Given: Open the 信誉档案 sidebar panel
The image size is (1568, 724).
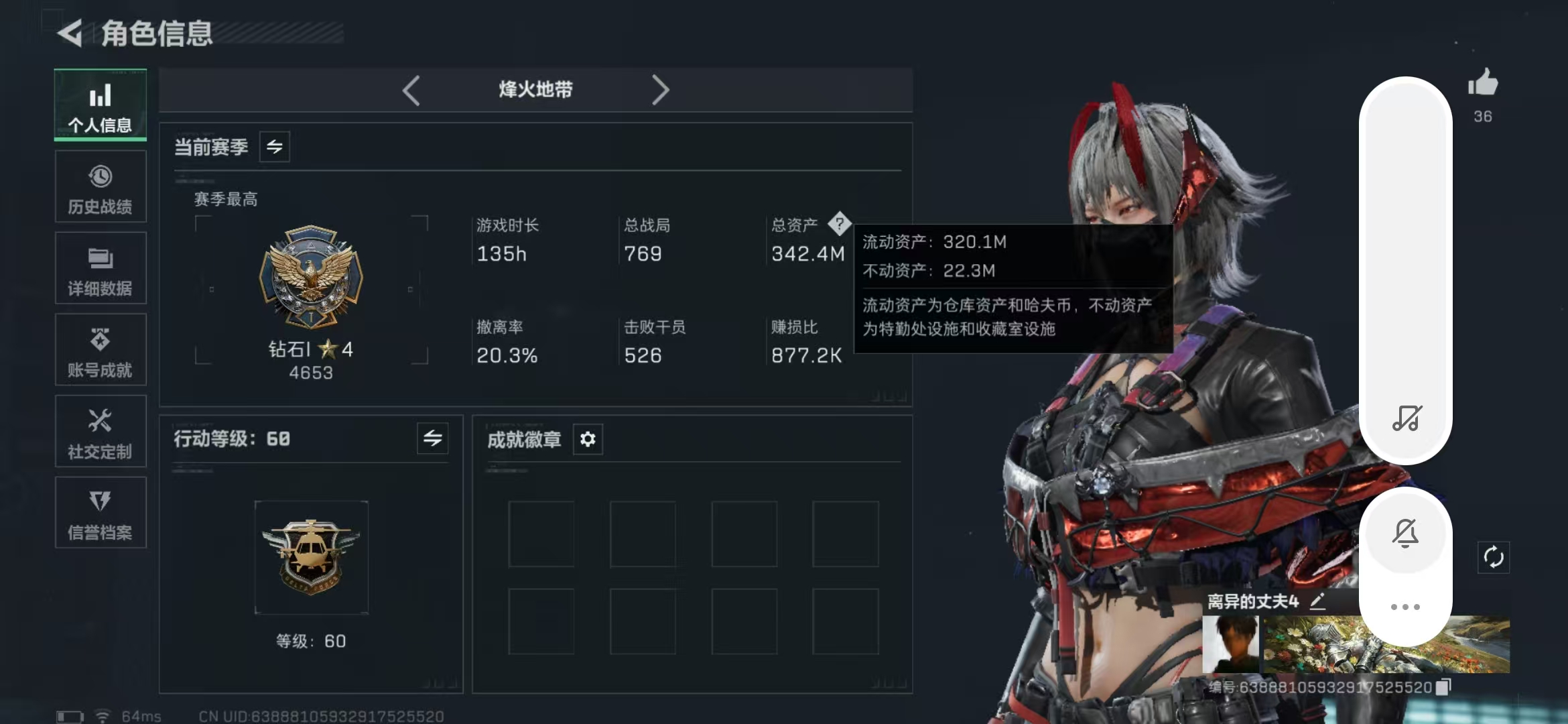Looking at the screenshot, I should point(101,513).
